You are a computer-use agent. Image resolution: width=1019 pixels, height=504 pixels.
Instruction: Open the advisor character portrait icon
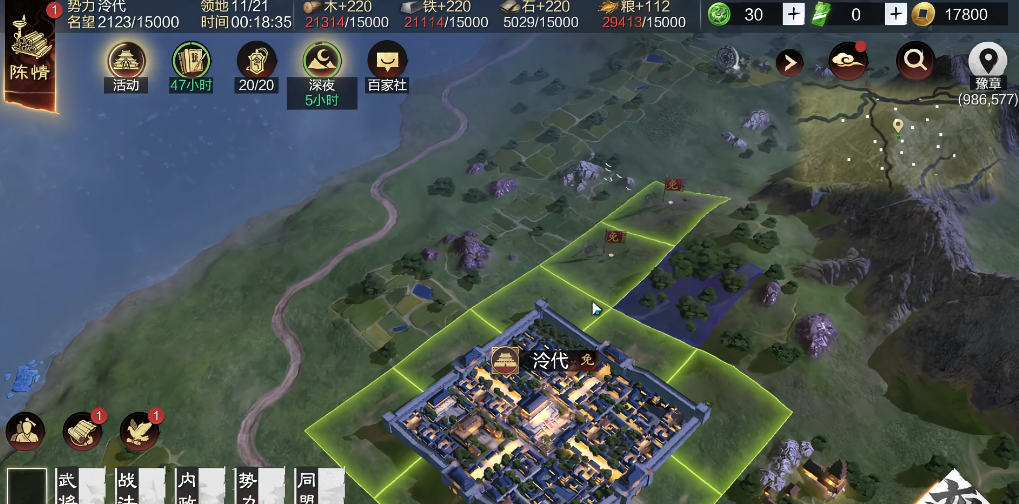pos(26,431)
